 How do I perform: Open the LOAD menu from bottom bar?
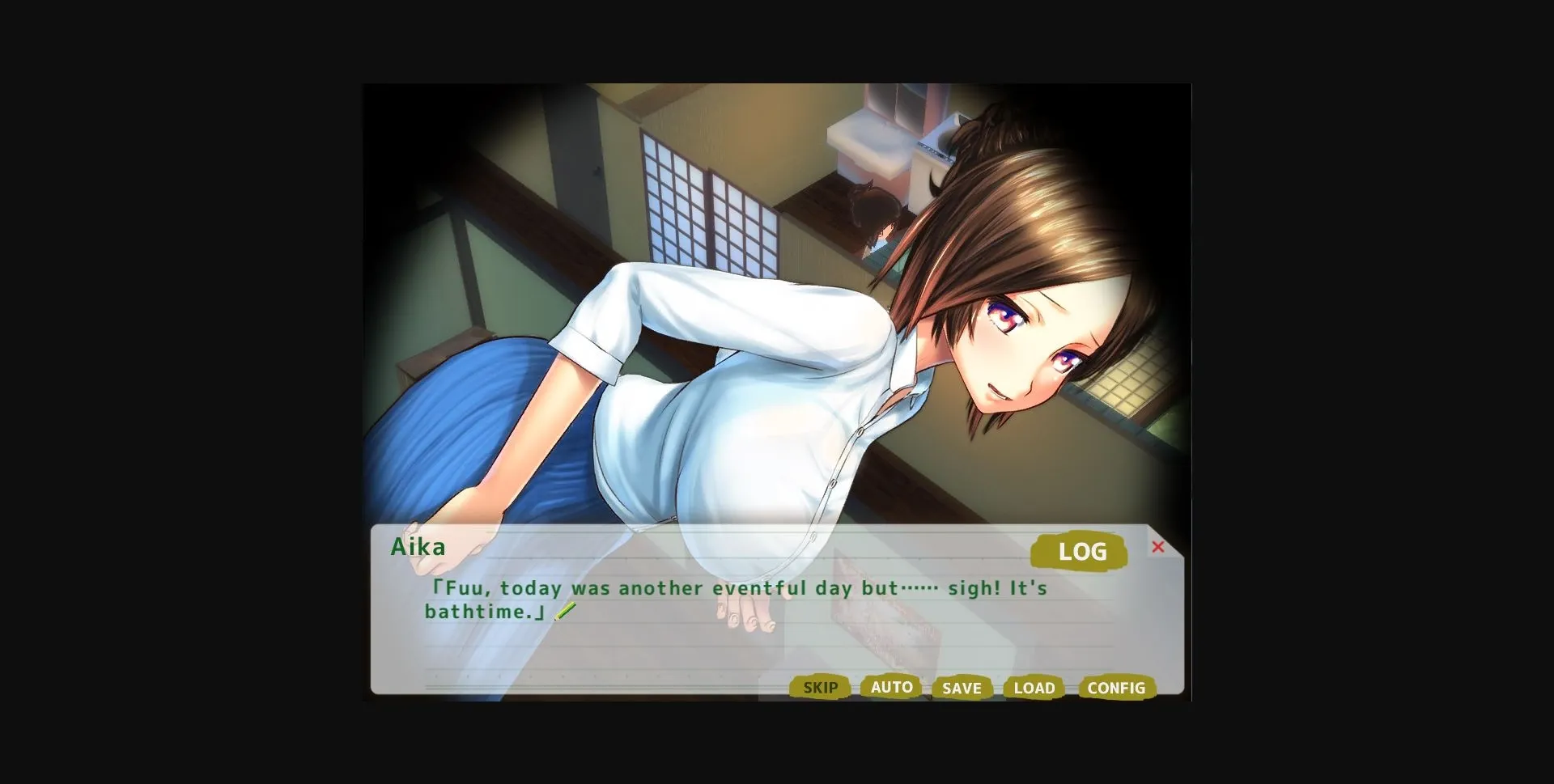coord(1033,689)
